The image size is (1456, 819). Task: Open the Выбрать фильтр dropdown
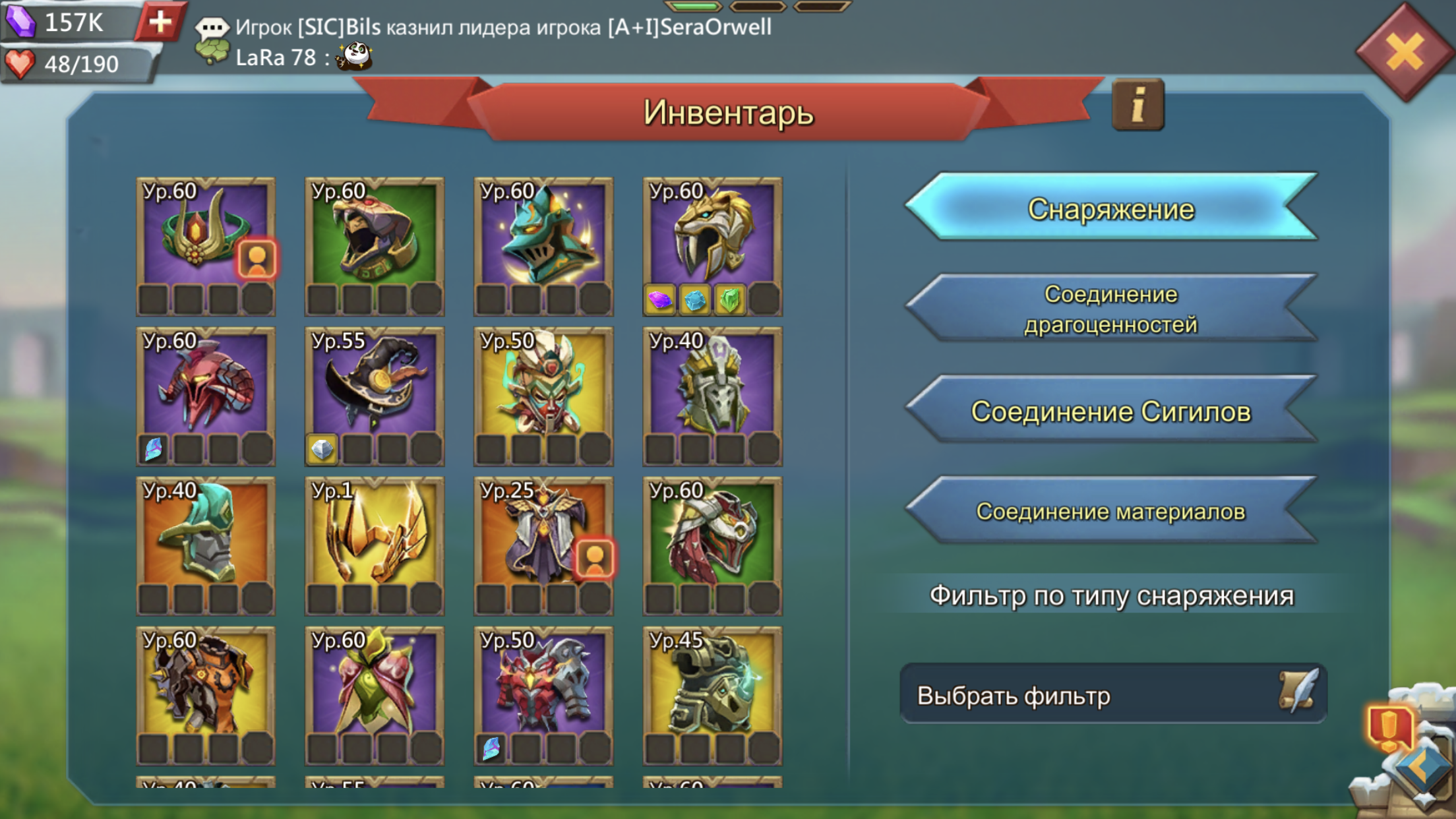pos(1112,695)
